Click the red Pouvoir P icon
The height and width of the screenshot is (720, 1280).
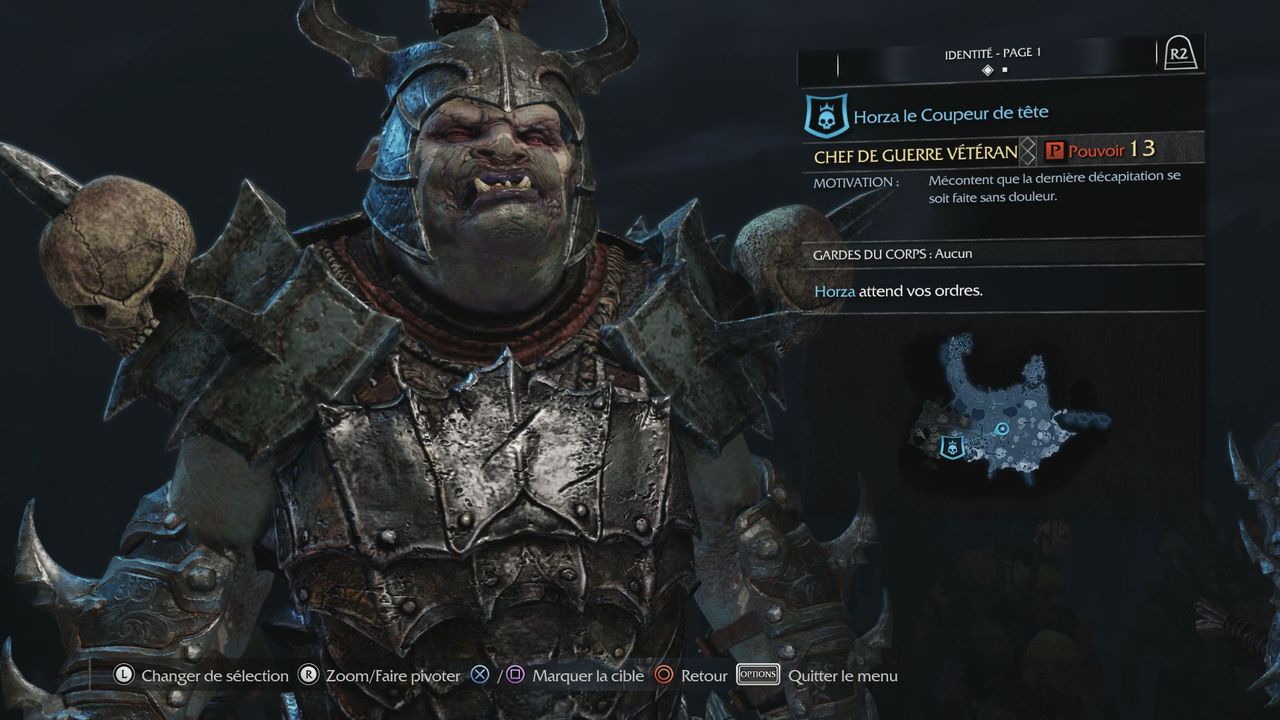pos(1054,151)
